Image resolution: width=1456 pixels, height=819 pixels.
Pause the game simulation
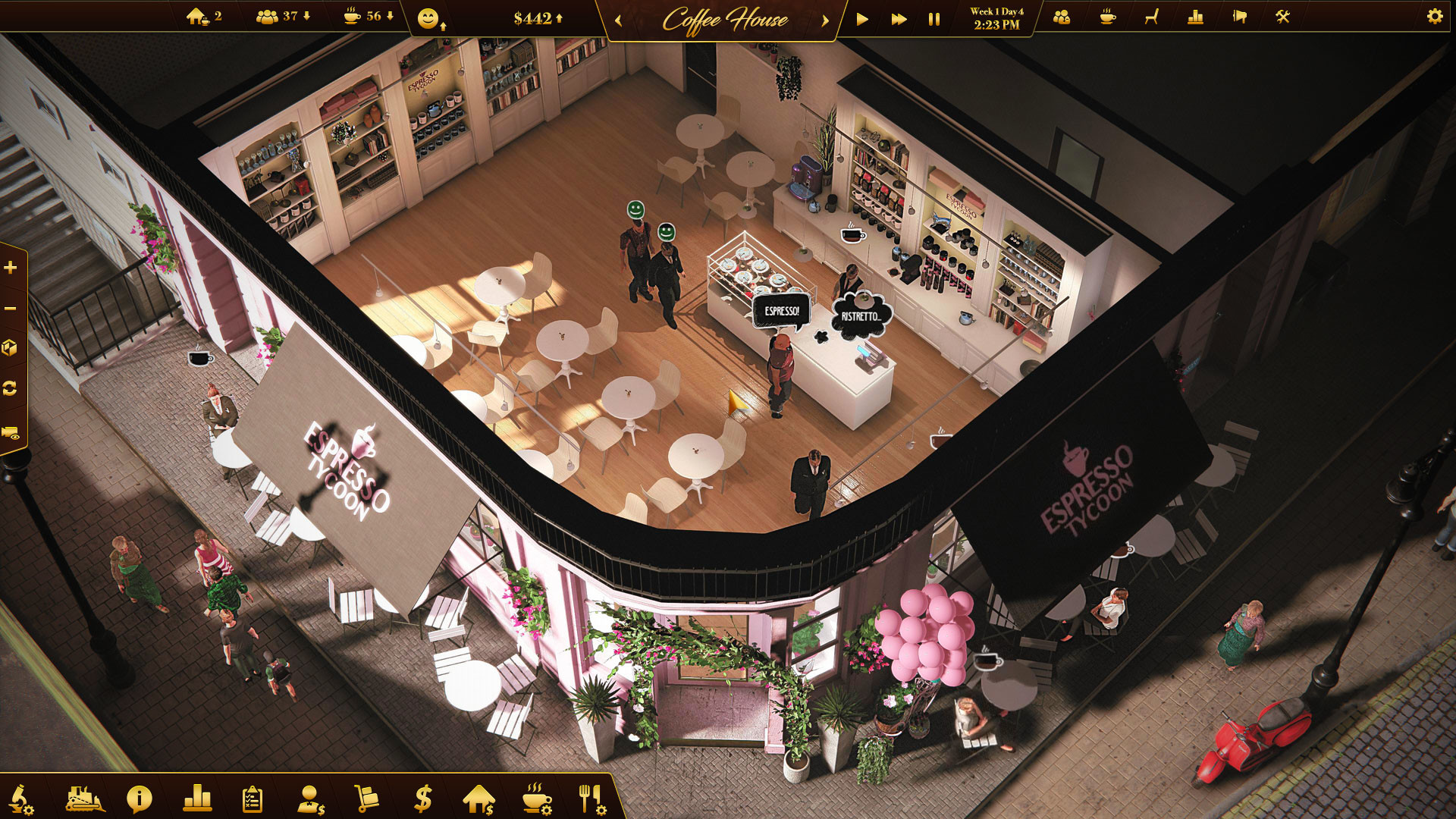(931, 20)
